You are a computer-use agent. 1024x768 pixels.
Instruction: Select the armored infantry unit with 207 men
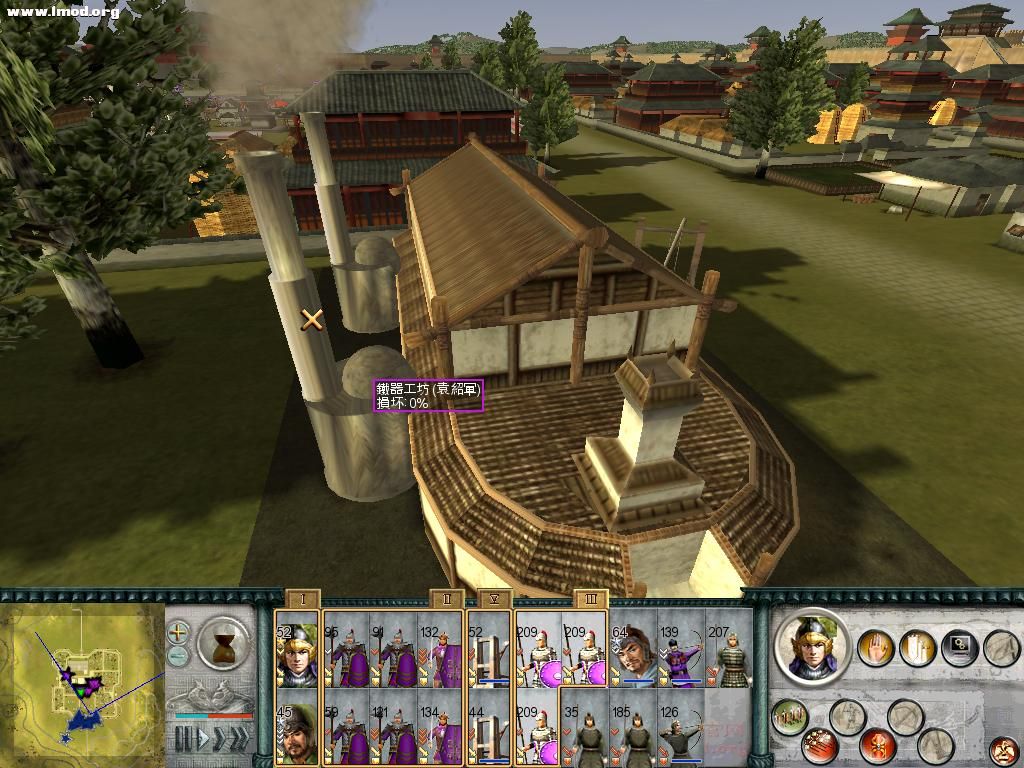[x=729, y=653]
